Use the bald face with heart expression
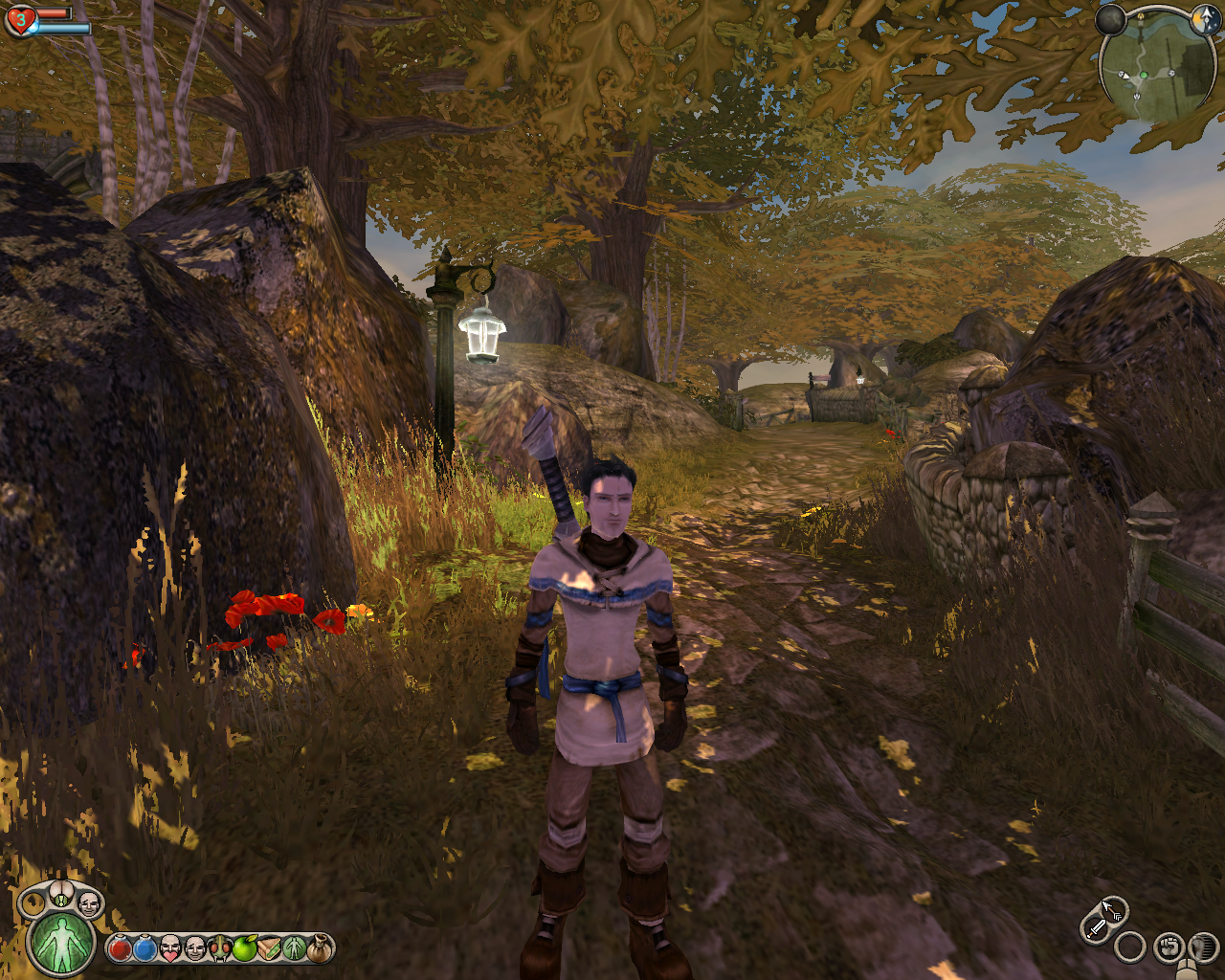The height and width of the screenshot is (980, 1225). coord(170,948)
